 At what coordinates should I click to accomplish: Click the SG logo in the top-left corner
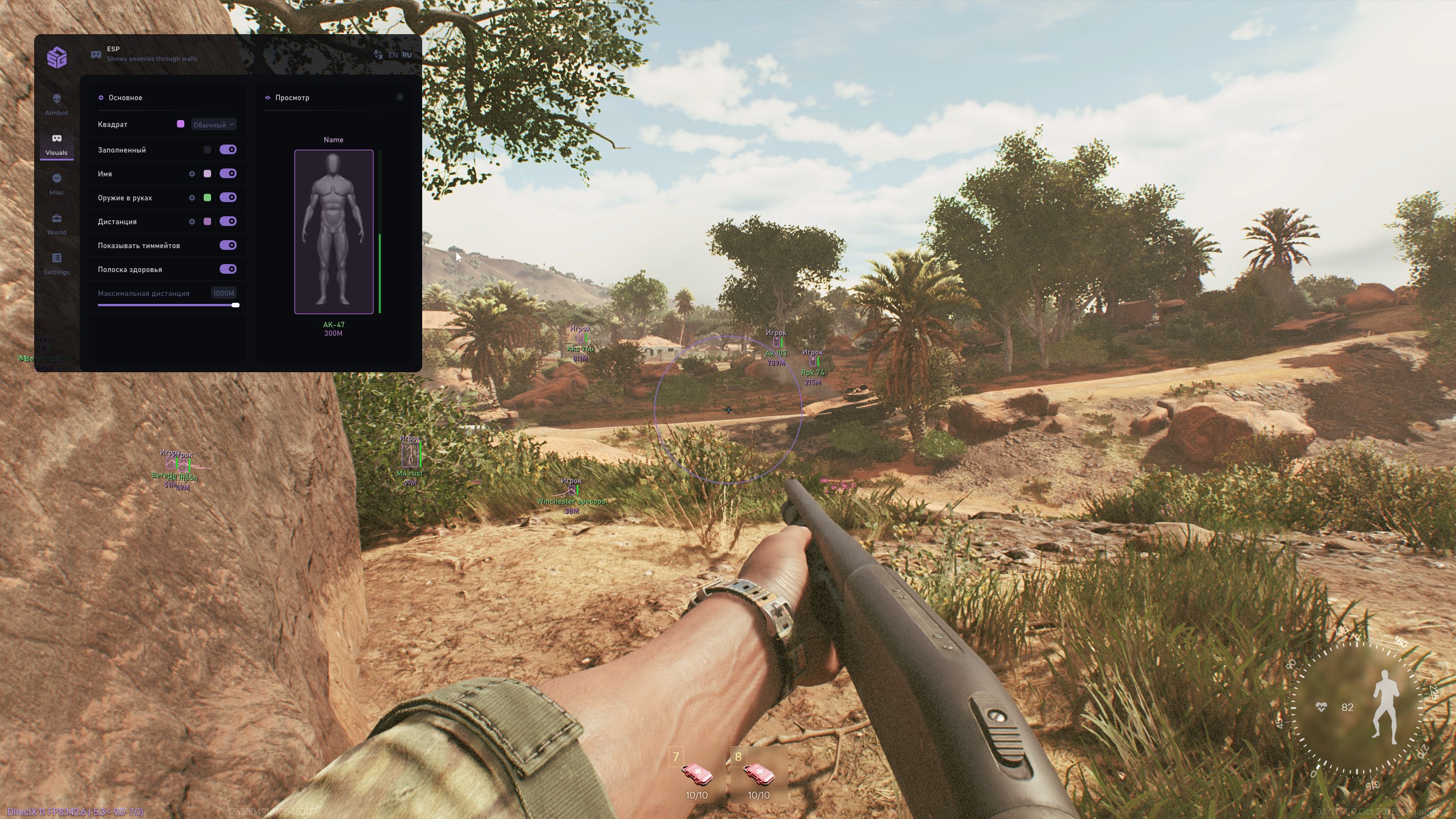(x=56, y=57)
